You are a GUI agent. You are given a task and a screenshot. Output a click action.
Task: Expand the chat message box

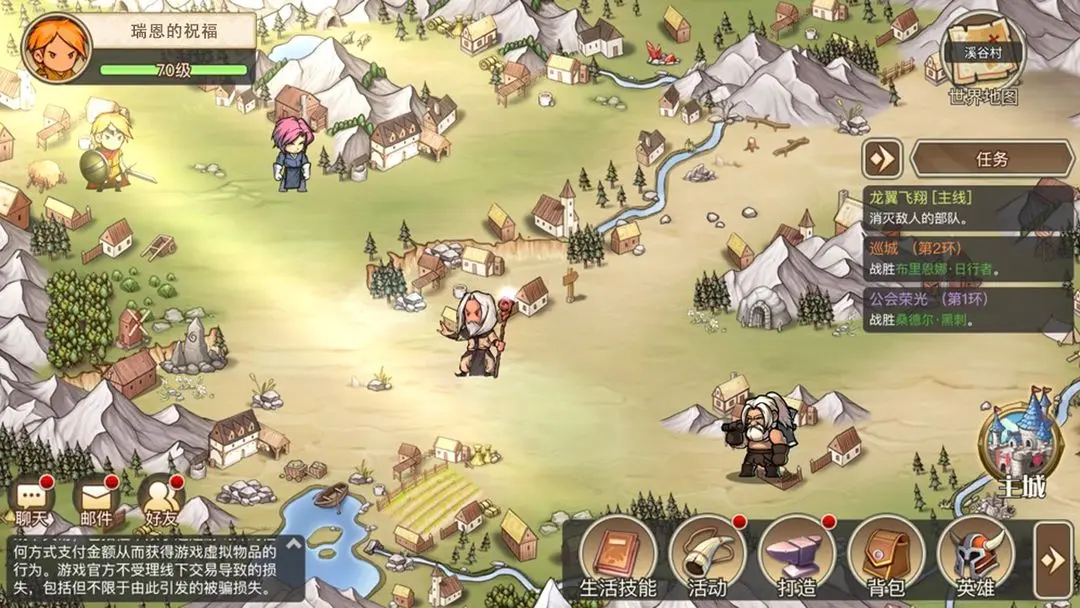coord(293,546)
